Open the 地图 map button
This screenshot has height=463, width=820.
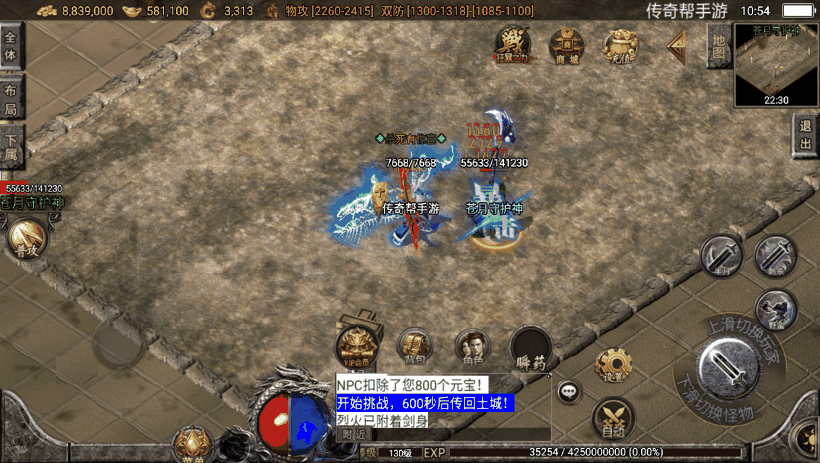[x=717, y=45]
